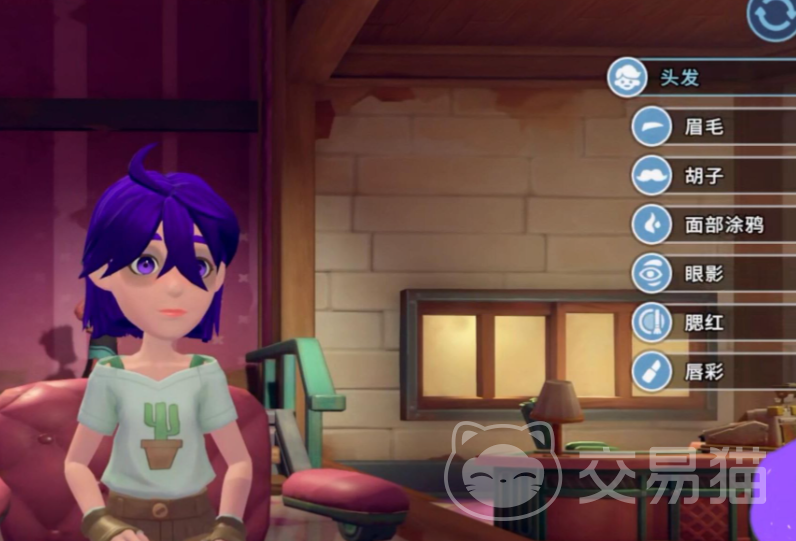Click the circular arrows refresh button
The image size is (796, 541).
click(x=772, y=17)
